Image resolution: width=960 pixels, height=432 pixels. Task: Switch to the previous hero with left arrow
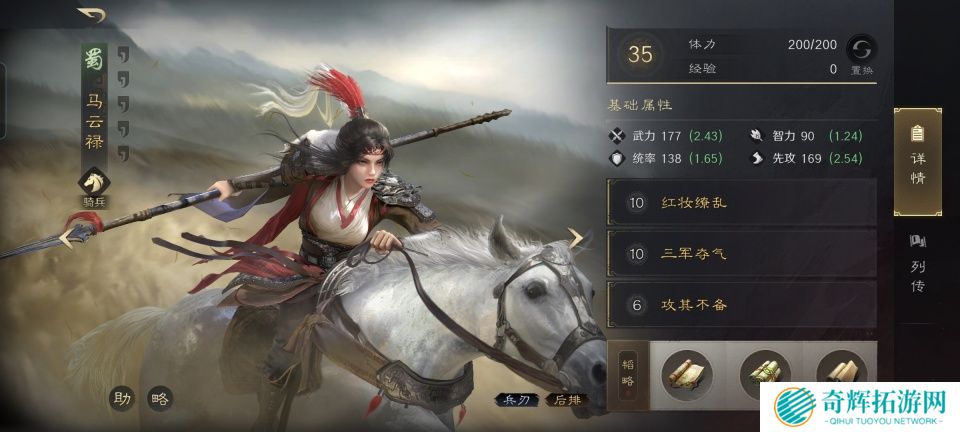click(x=66, y=238)
